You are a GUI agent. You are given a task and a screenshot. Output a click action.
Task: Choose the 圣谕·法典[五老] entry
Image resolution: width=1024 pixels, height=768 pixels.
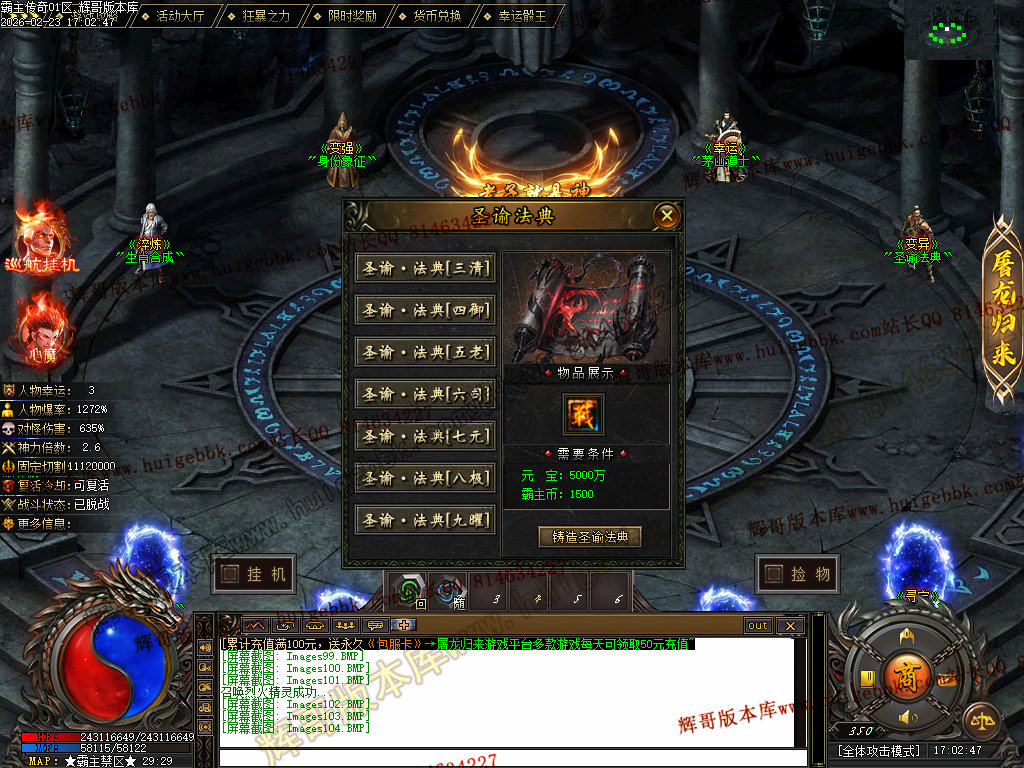click(426, 353)
